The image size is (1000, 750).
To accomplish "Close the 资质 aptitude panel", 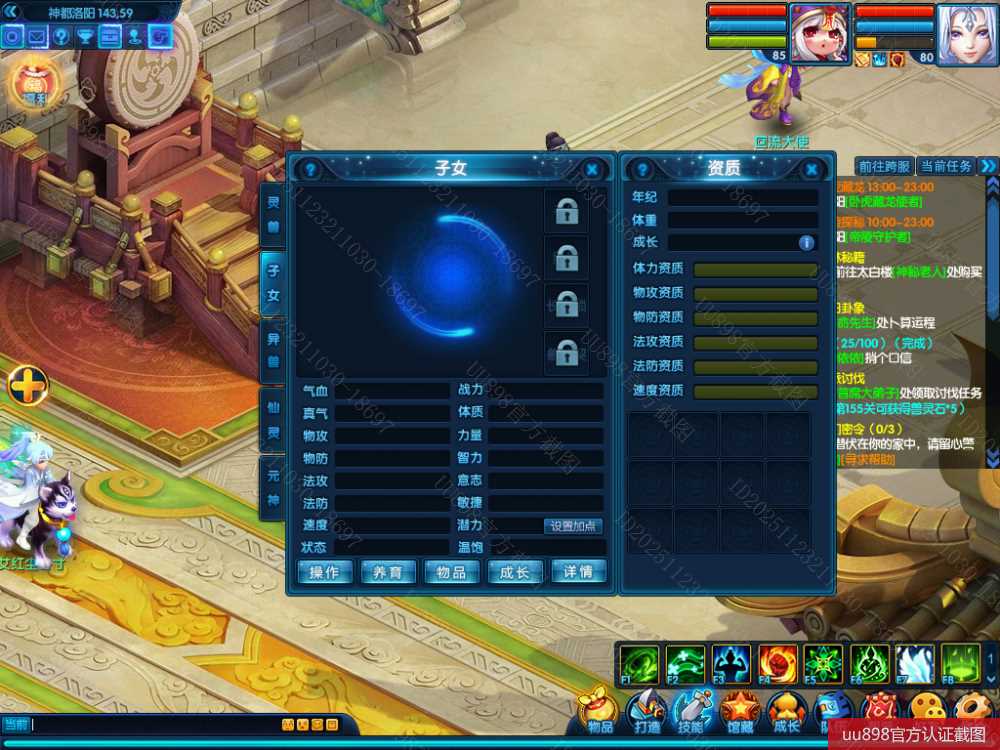I will pos(813,170).
